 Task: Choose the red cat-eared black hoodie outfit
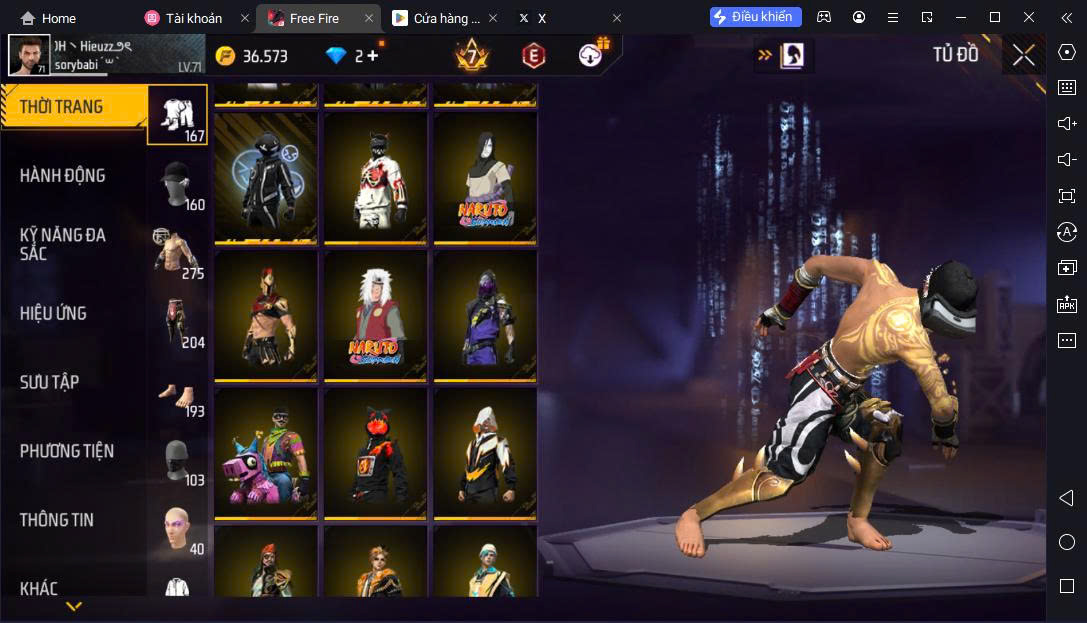click(375, 452)
